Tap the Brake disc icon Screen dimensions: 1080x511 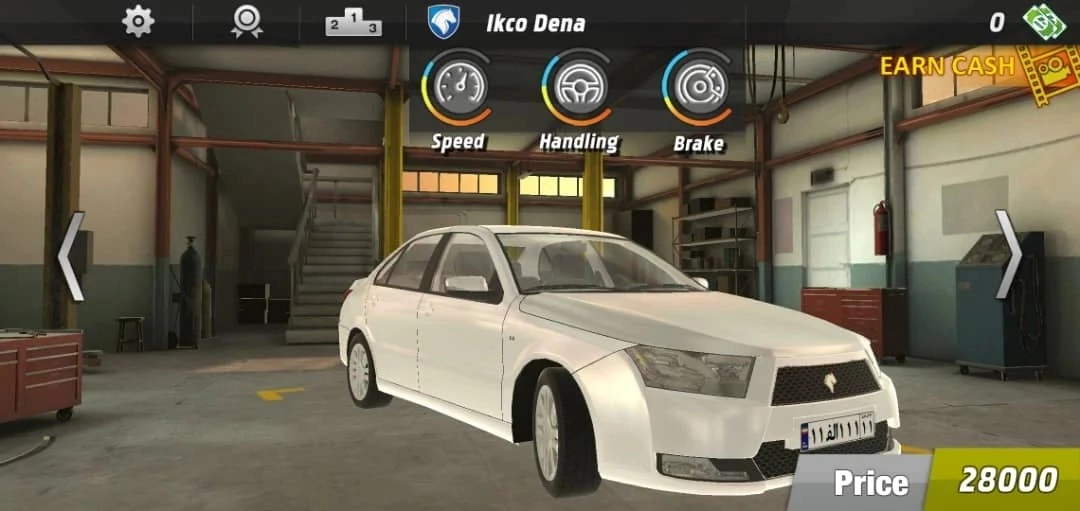(x=698, y=87)
